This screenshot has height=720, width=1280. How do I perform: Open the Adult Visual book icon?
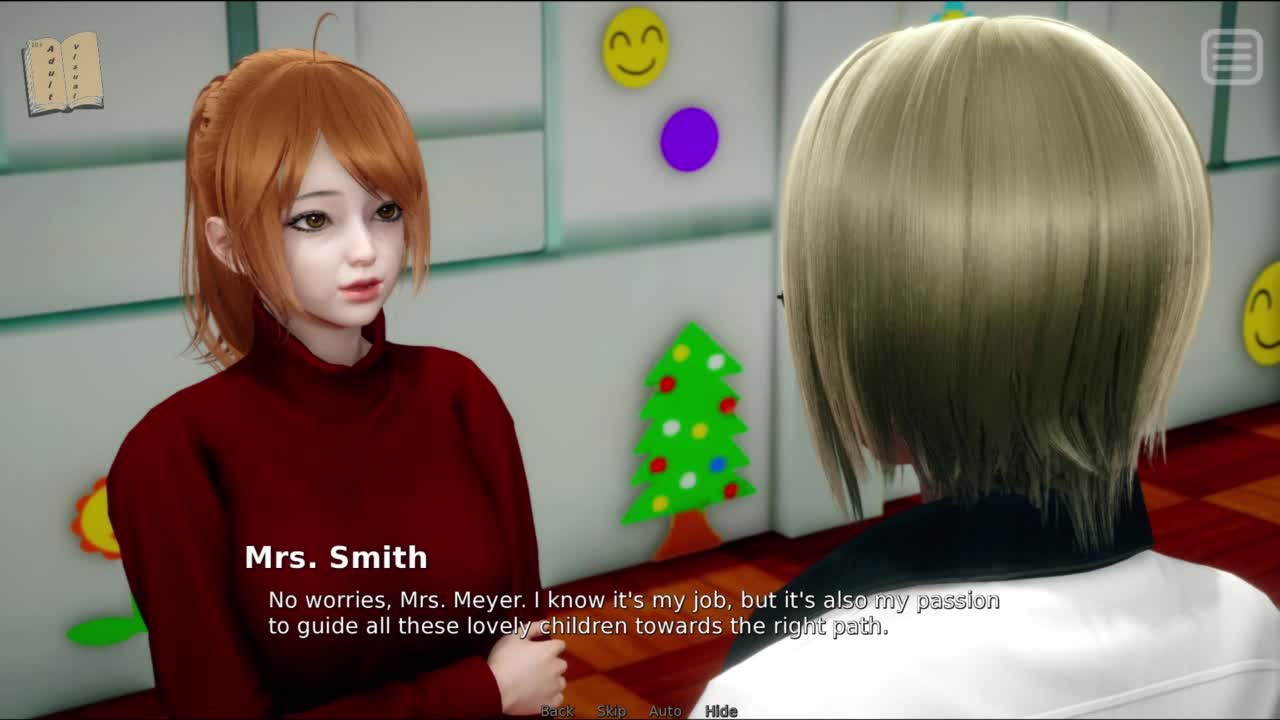(62, 74)
